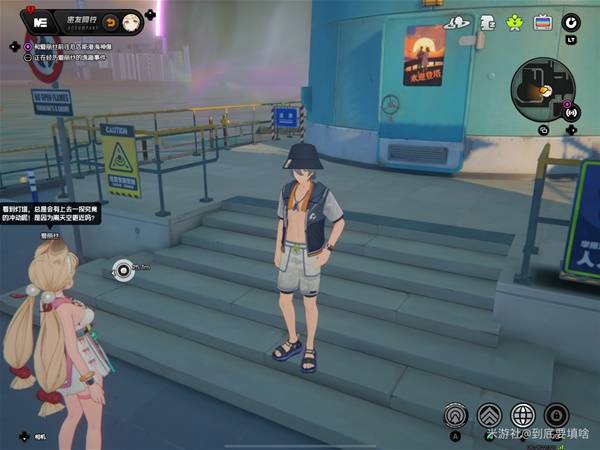Open the ME phone menu
The image size is (600, 450).
pos(42,21)
